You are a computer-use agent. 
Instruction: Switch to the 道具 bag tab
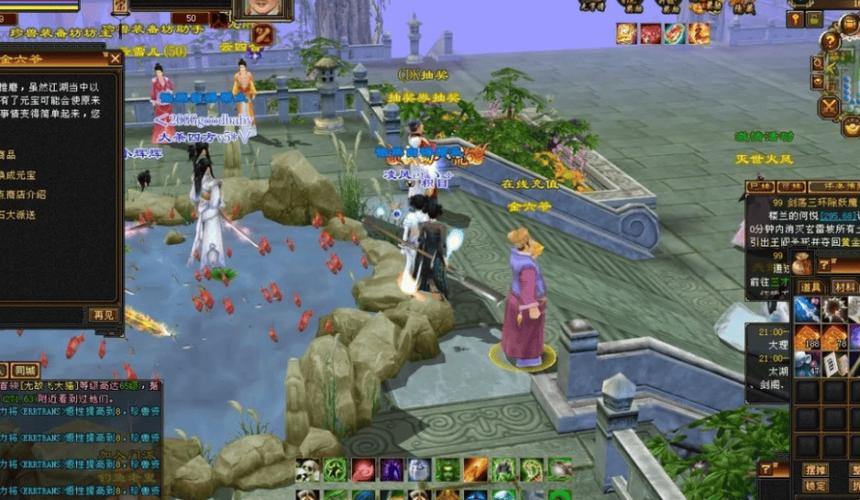[810, 287]
